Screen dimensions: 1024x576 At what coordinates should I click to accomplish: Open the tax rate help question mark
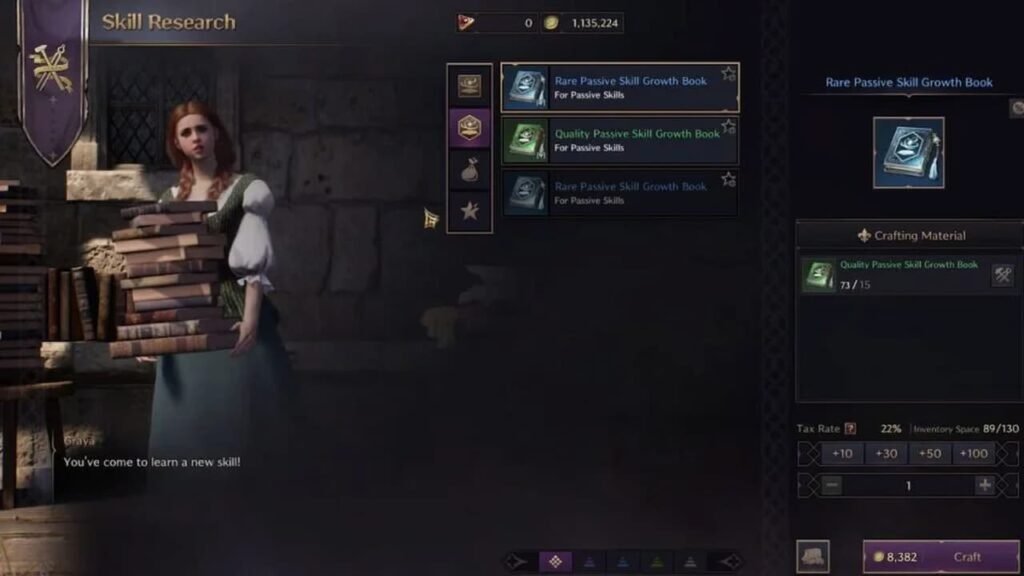pyautogui.click(x=851, y=429)
